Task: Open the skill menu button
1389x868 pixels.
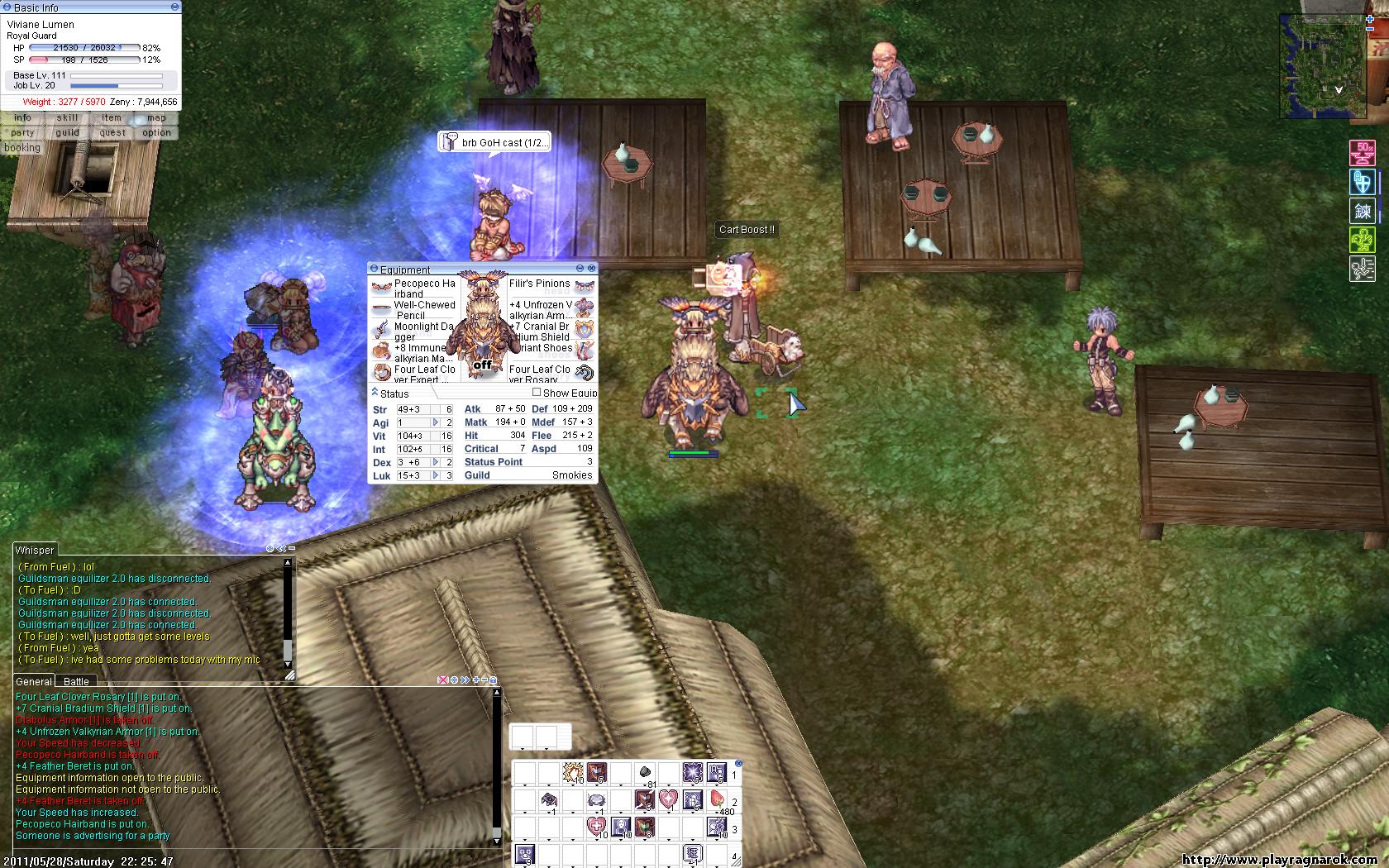Action: [x=68, y=117]
